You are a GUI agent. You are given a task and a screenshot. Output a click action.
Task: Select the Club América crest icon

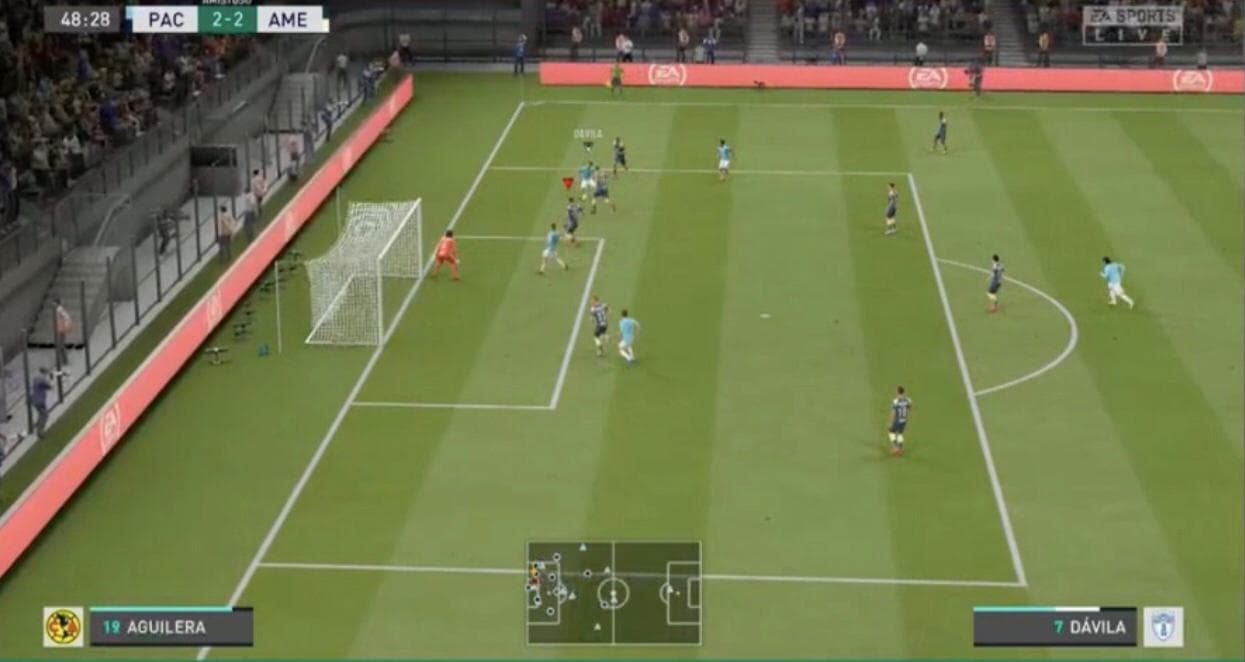tap(63, 627)
